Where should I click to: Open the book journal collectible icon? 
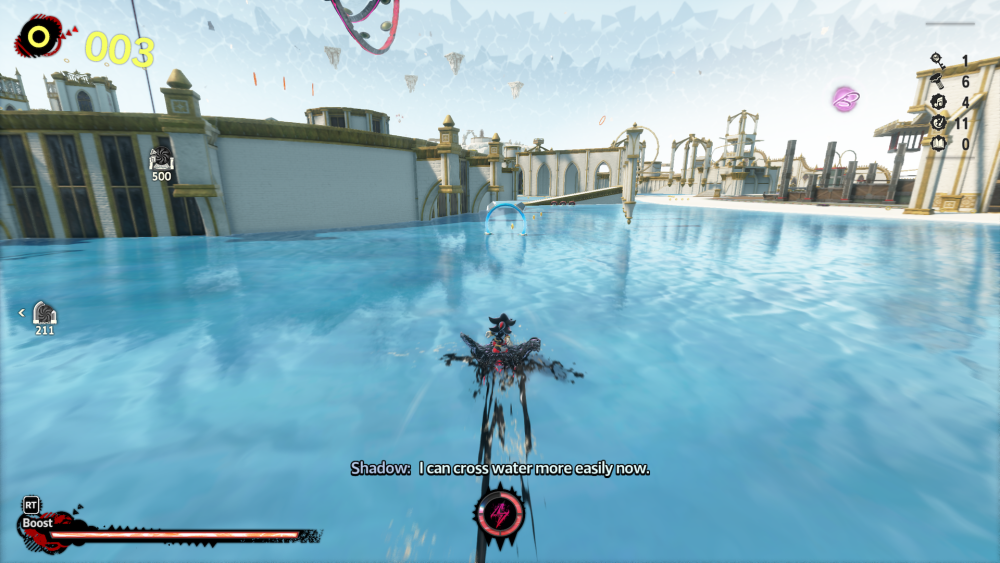click(937, 144)
